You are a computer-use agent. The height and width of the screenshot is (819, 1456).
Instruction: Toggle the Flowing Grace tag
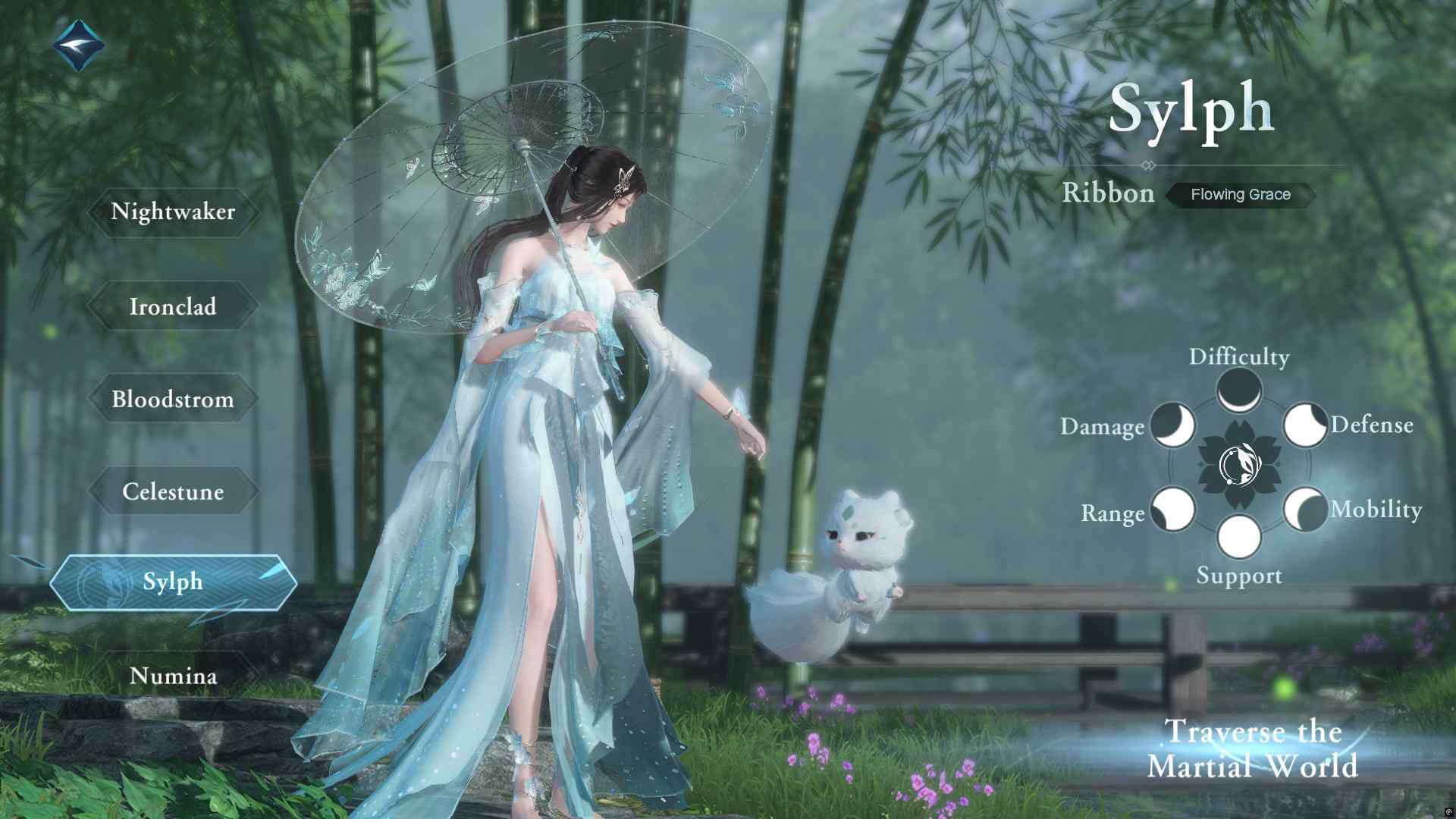click(1241, 194)
